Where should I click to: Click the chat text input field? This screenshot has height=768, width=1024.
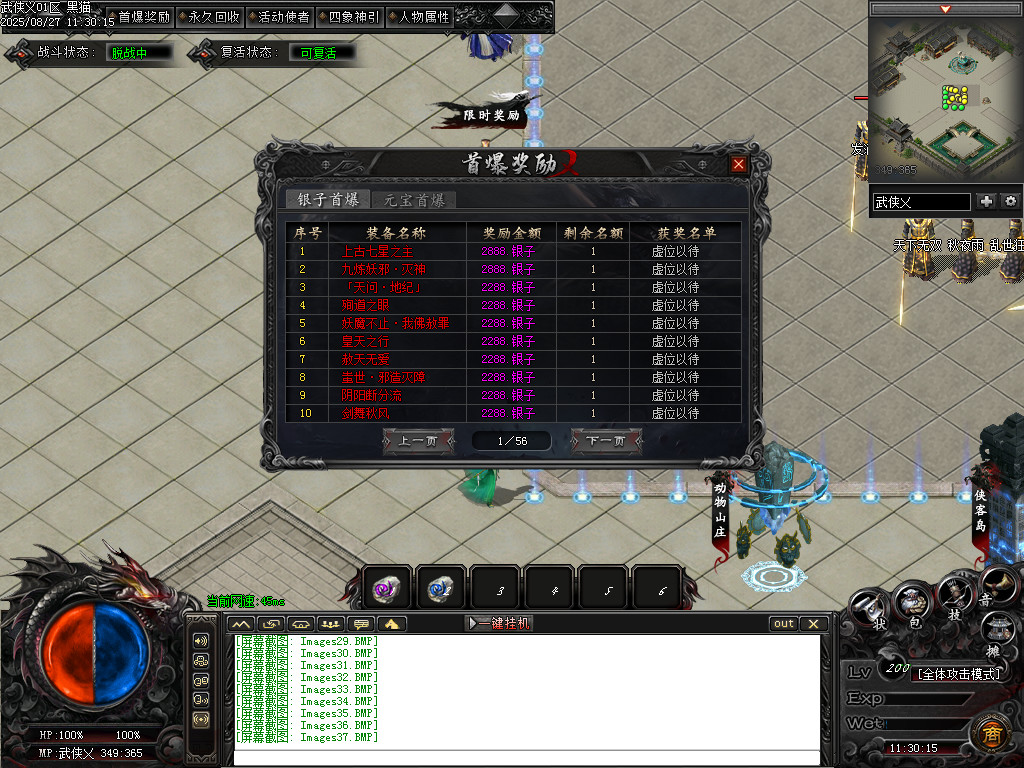(x=525, y=757)
